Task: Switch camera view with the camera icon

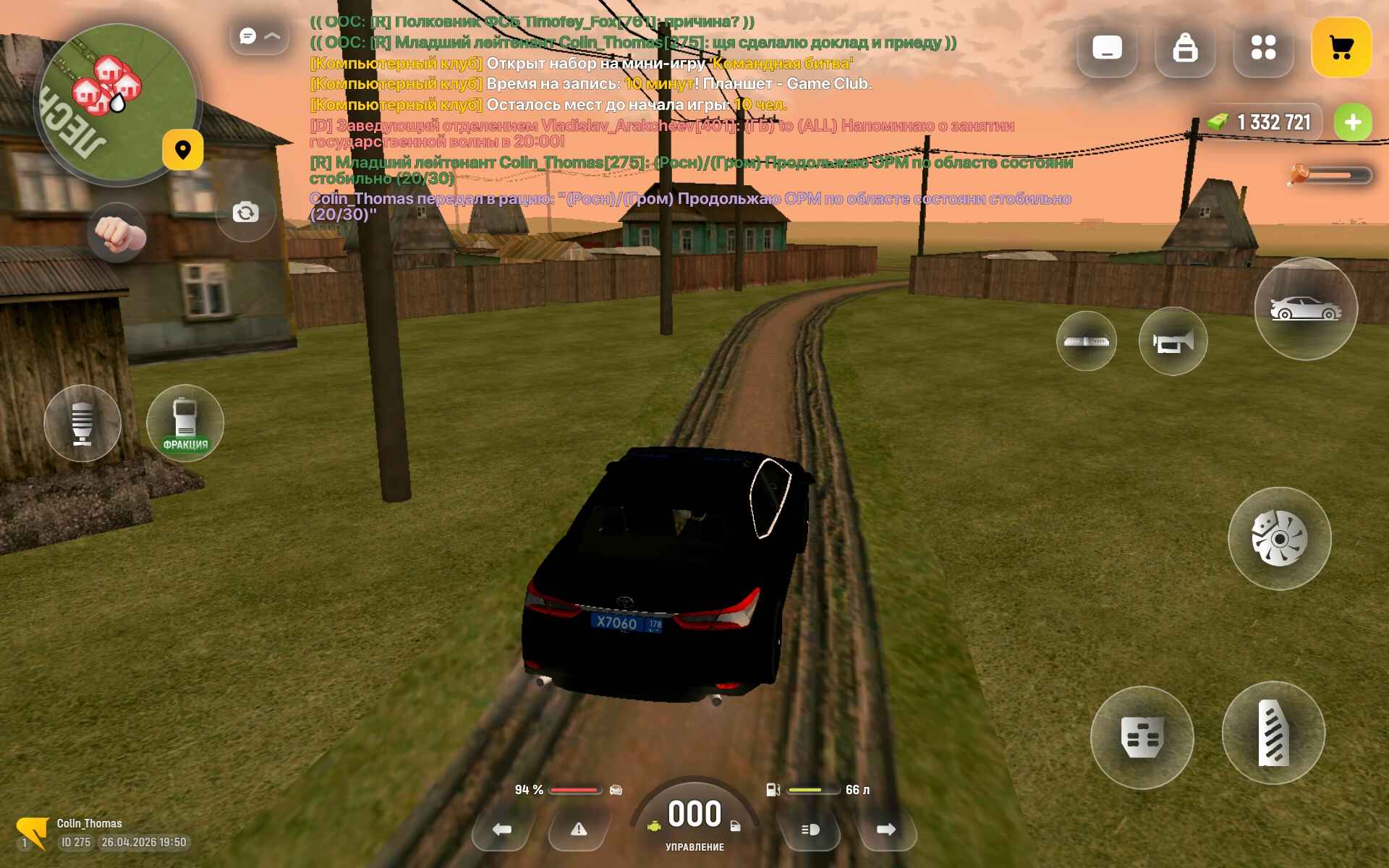Action: (246, 212)
